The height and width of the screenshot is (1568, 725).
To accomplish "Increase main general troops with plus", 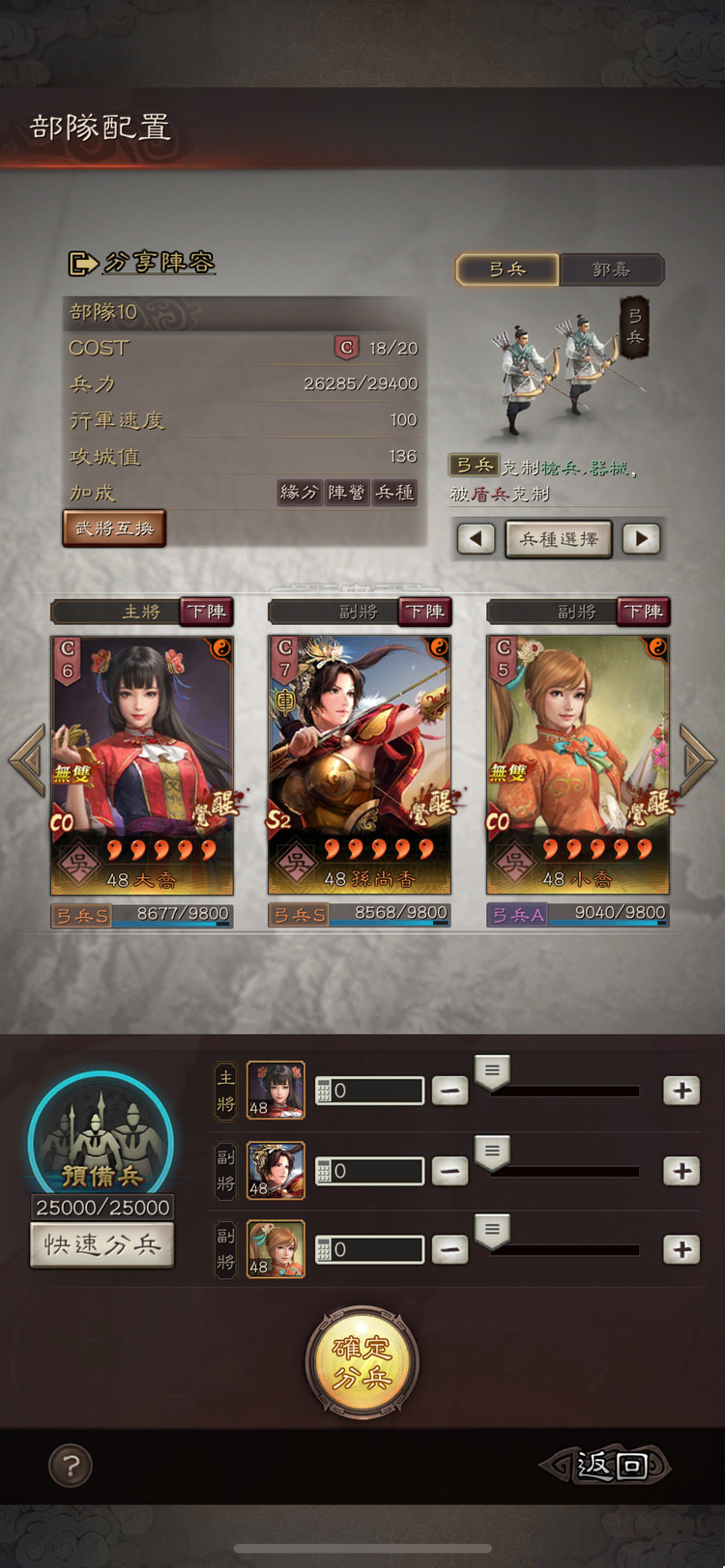I will 681,1091.
